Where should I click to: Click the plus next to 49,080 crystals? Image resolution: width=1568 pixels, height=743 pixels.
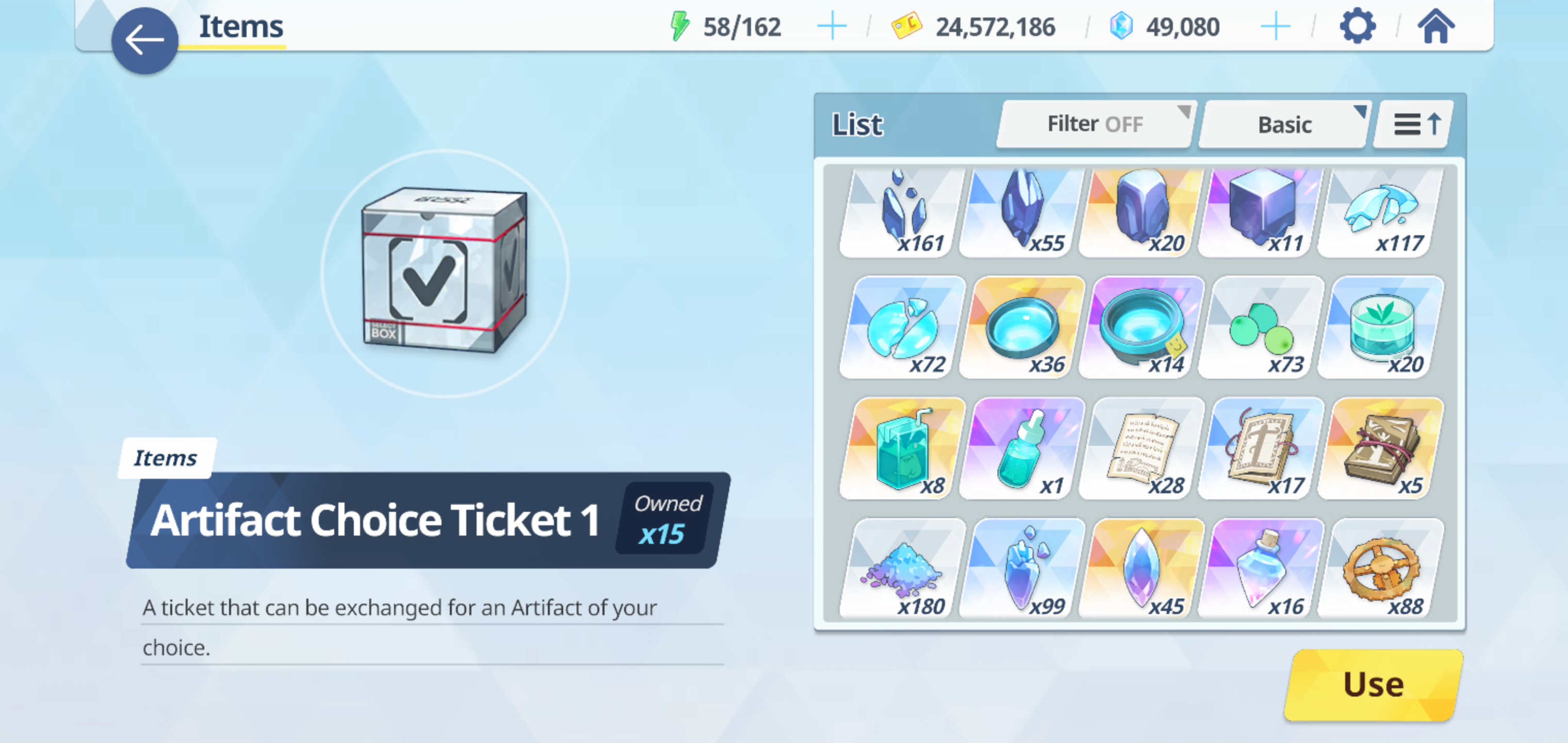[1277, 26]
